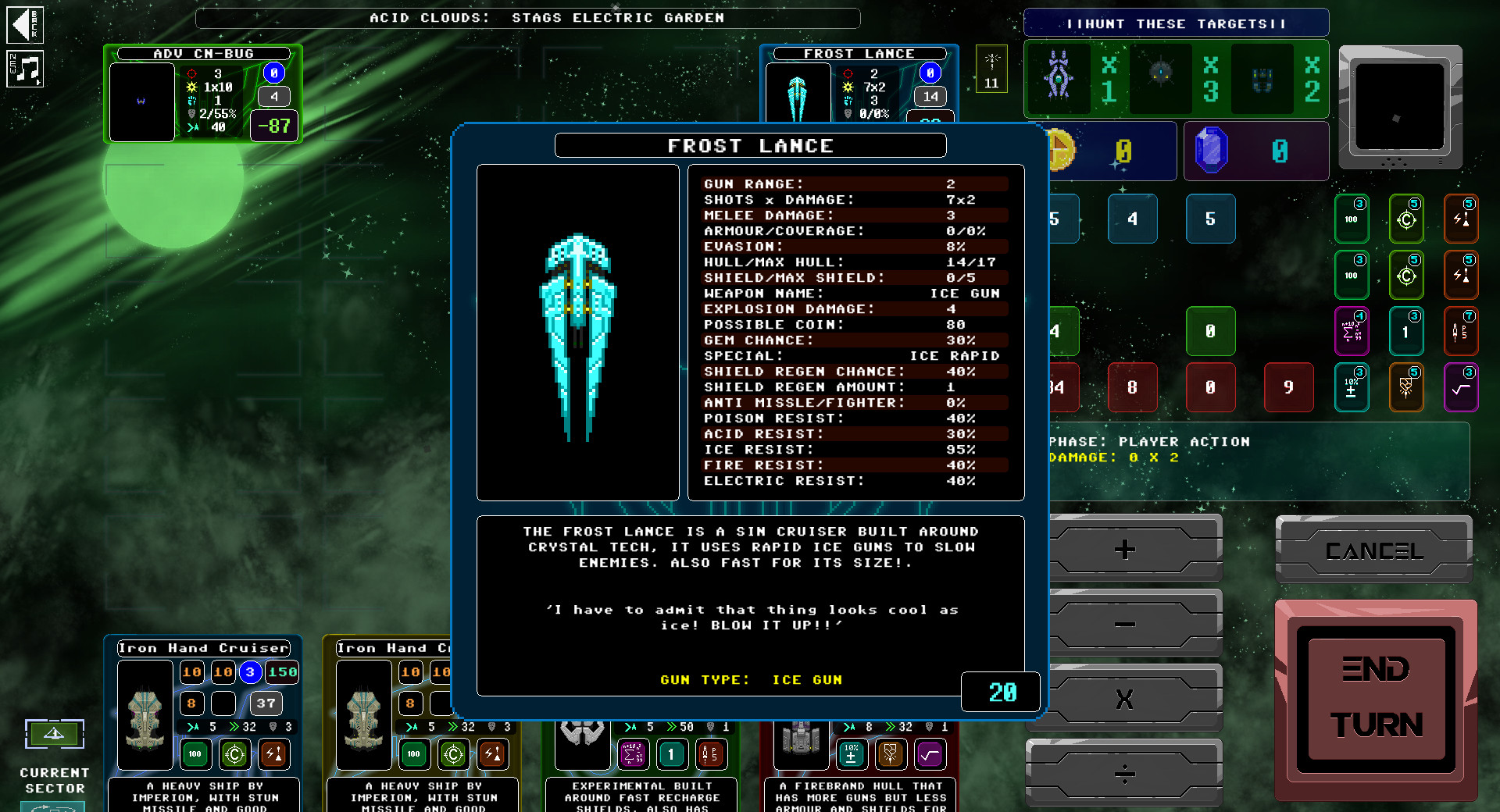Viewport: 1500px width, 812px height.
Task: Select the orange punching fist card
Action: coord(1407,388)
